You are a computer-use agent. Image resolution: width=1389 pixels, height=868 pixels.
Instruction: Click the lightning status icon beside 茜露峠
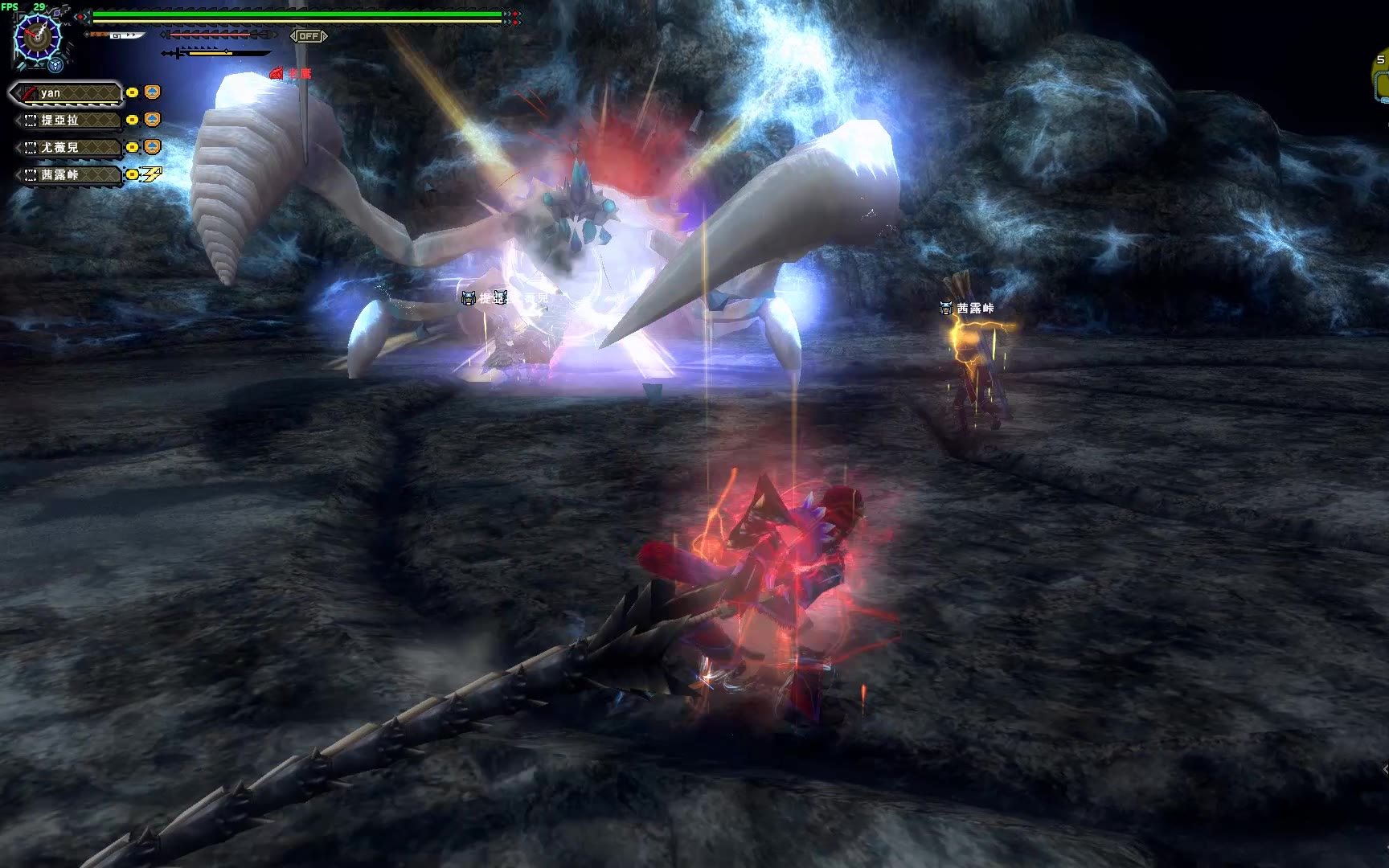(152, 174)
